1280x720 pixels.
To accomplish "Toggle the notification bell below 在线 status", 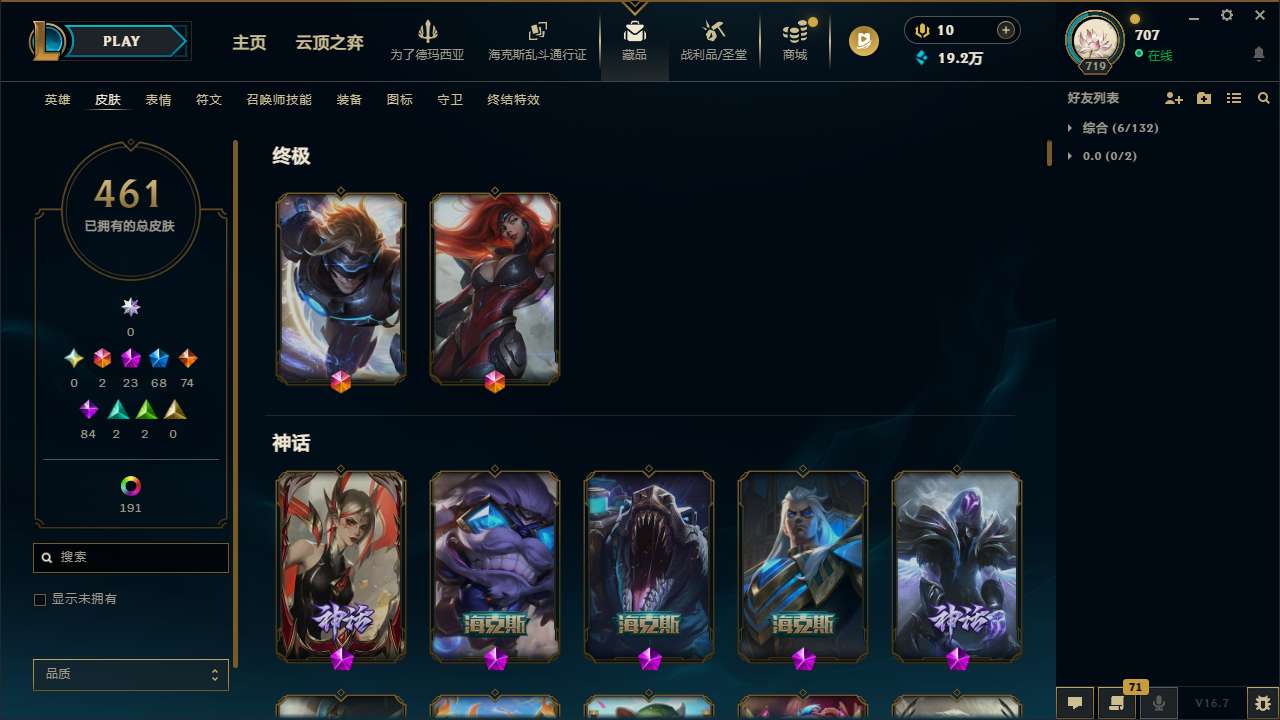I will 1258,52.
